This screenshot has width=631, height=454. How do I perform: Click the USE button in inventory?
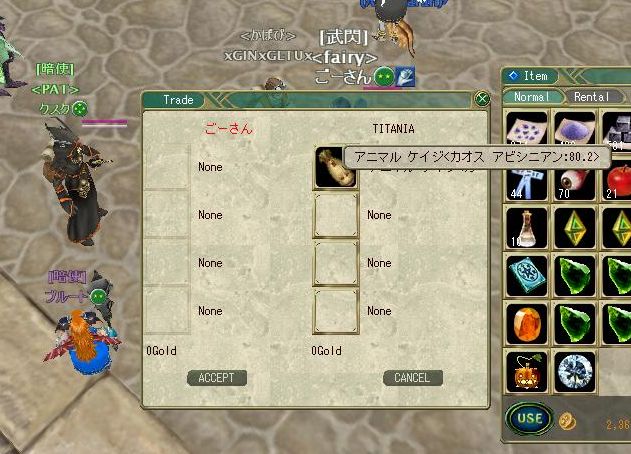click(530, 418)
